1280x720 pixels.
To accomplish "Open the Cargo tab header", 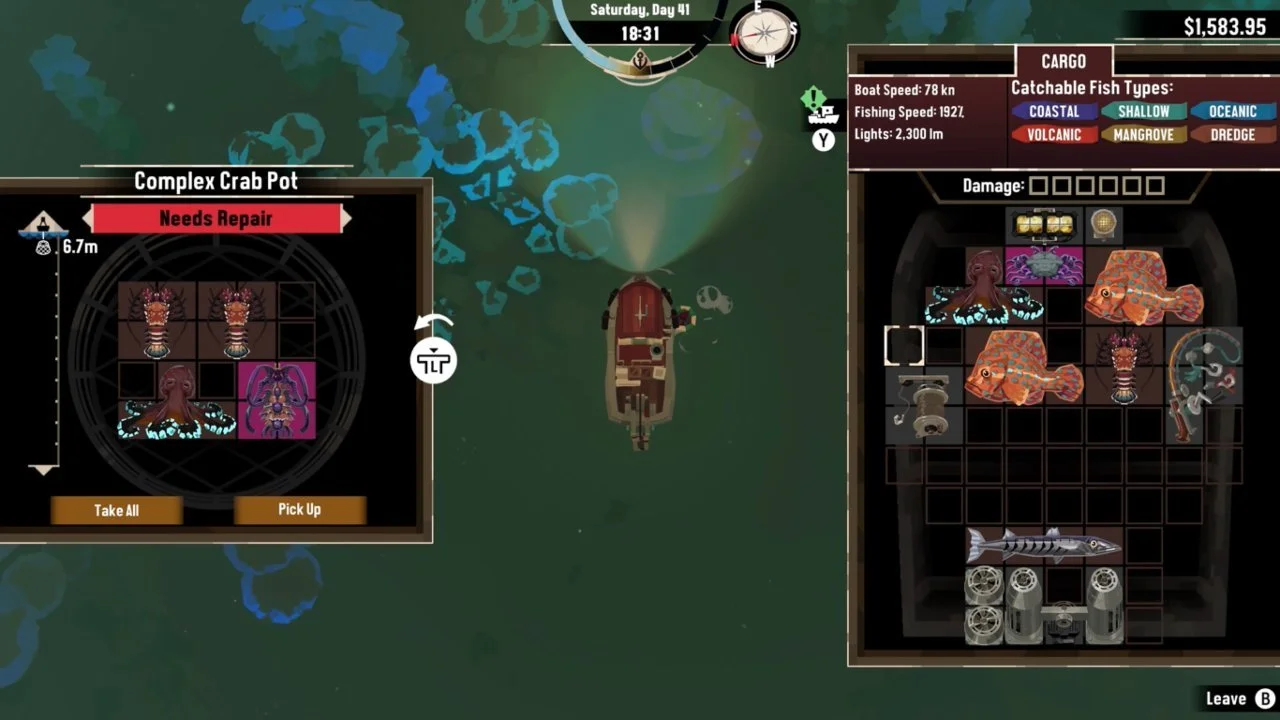I will point(1063,60).
